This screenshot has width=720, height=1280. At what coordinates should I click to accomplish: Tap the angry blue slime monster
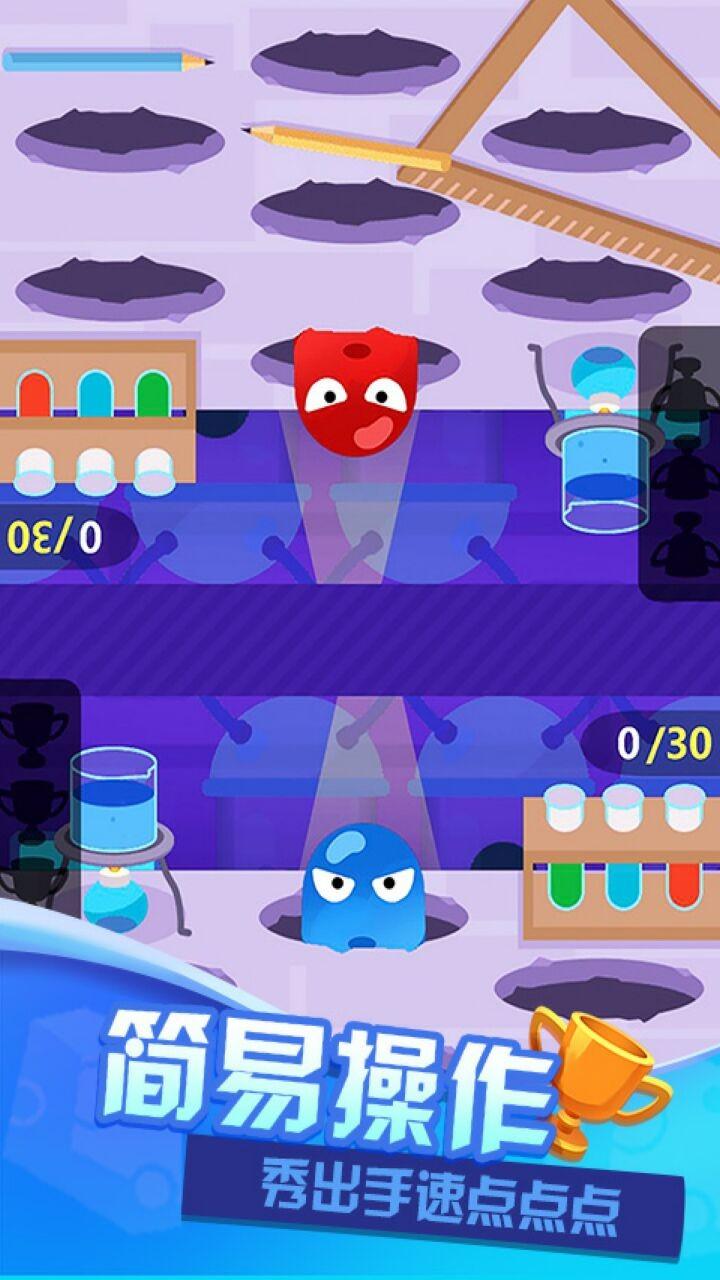pos(359,888)
